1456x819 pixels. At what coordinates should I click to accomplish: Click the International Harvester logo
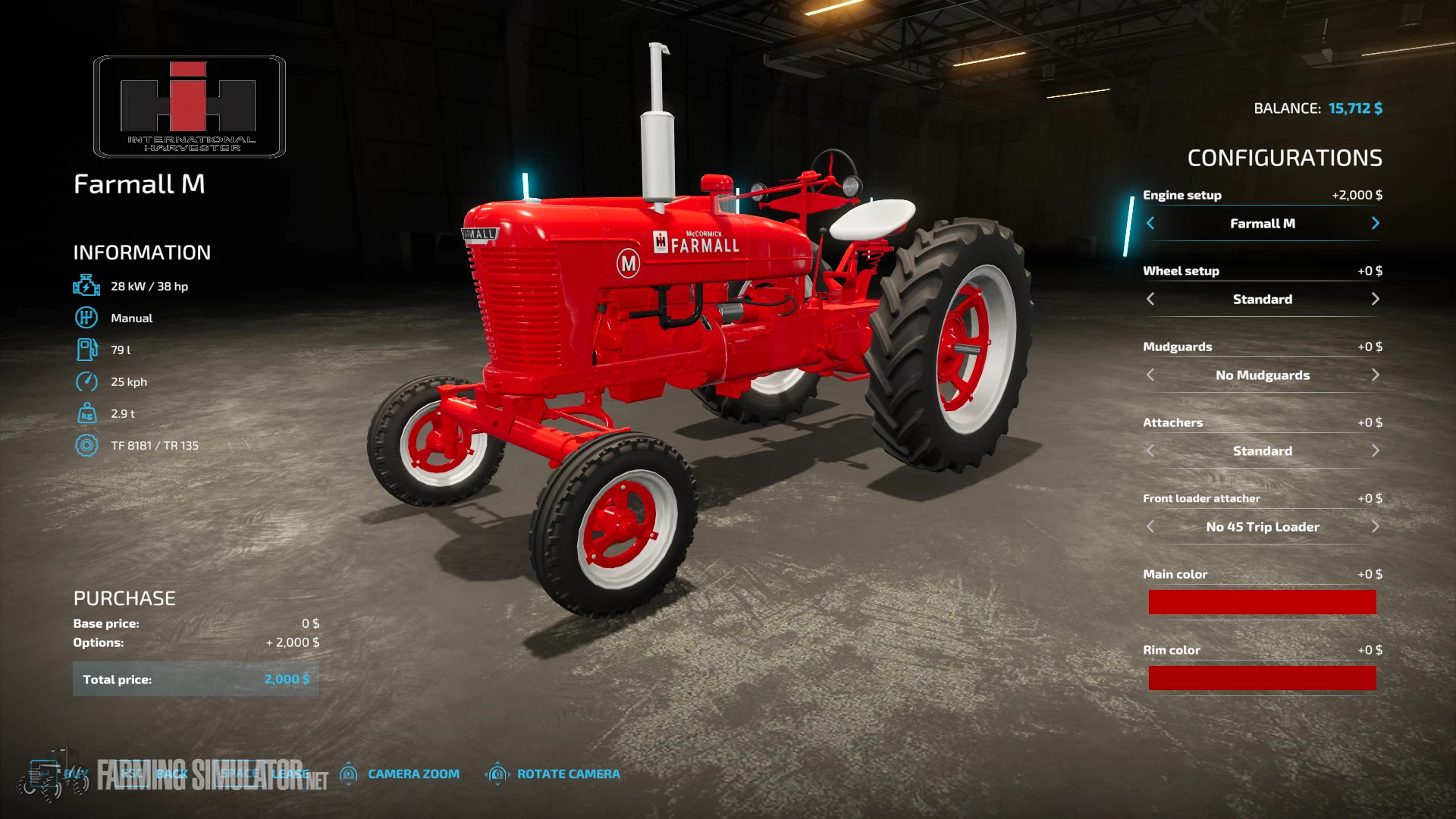(x=187, y=106)
